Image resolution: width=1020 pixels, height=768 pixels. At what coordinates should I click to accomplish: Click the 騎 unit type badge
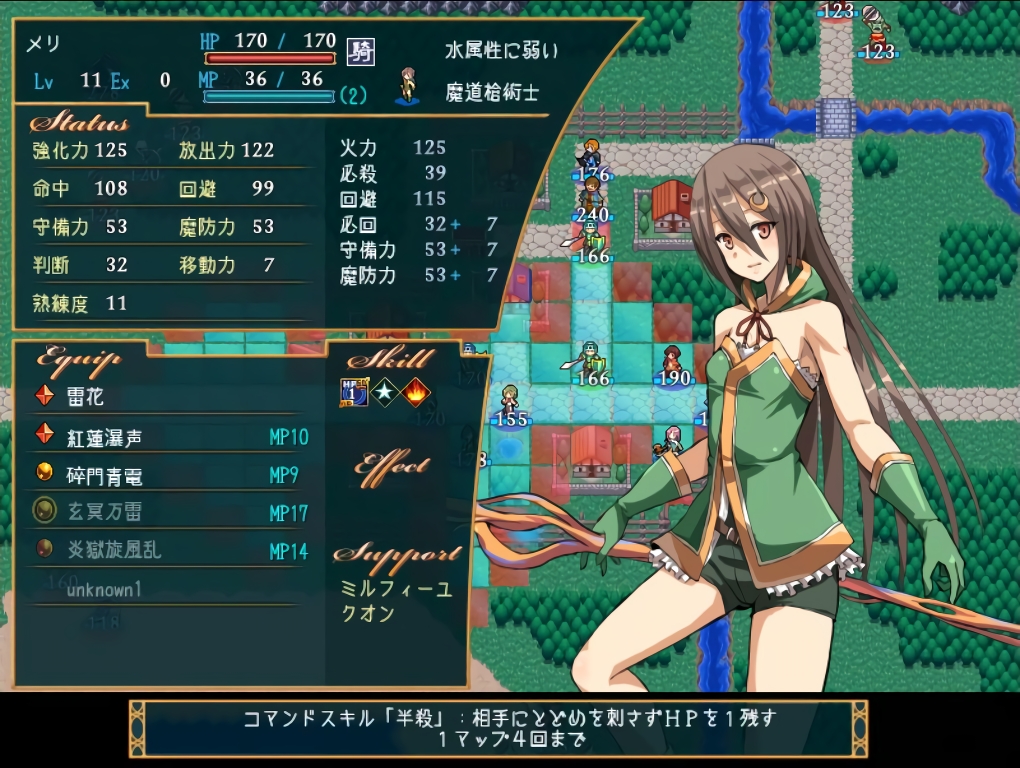360,51
